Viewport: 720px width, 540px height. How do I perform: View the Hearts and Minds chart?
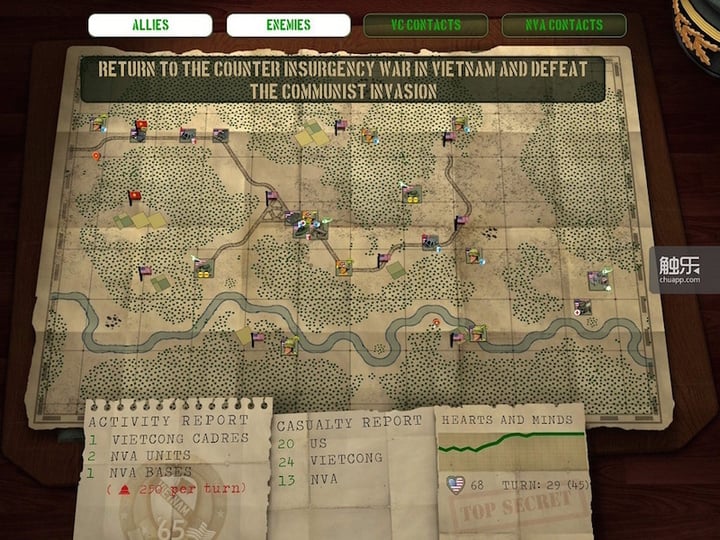click(507, 445)
